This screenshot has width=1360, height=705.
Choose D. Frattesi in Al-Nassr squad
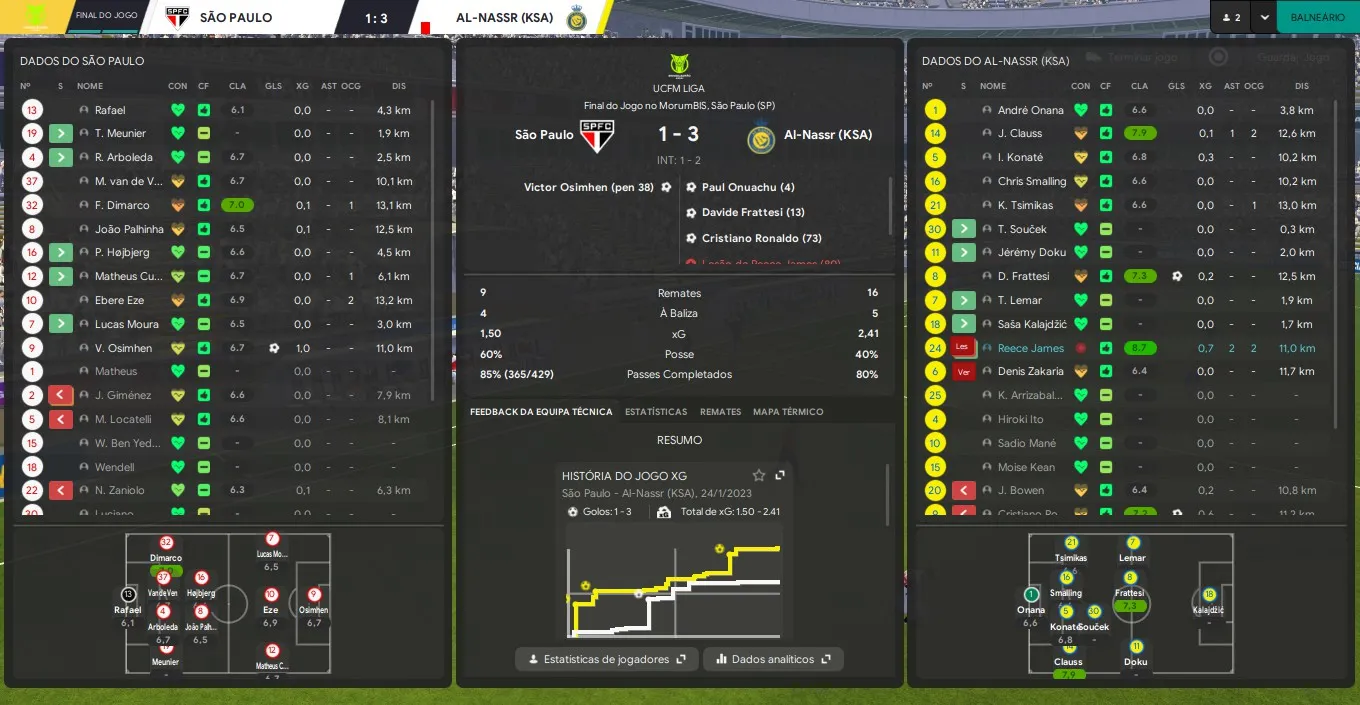pyautogui.click(x=1023, y=276)
